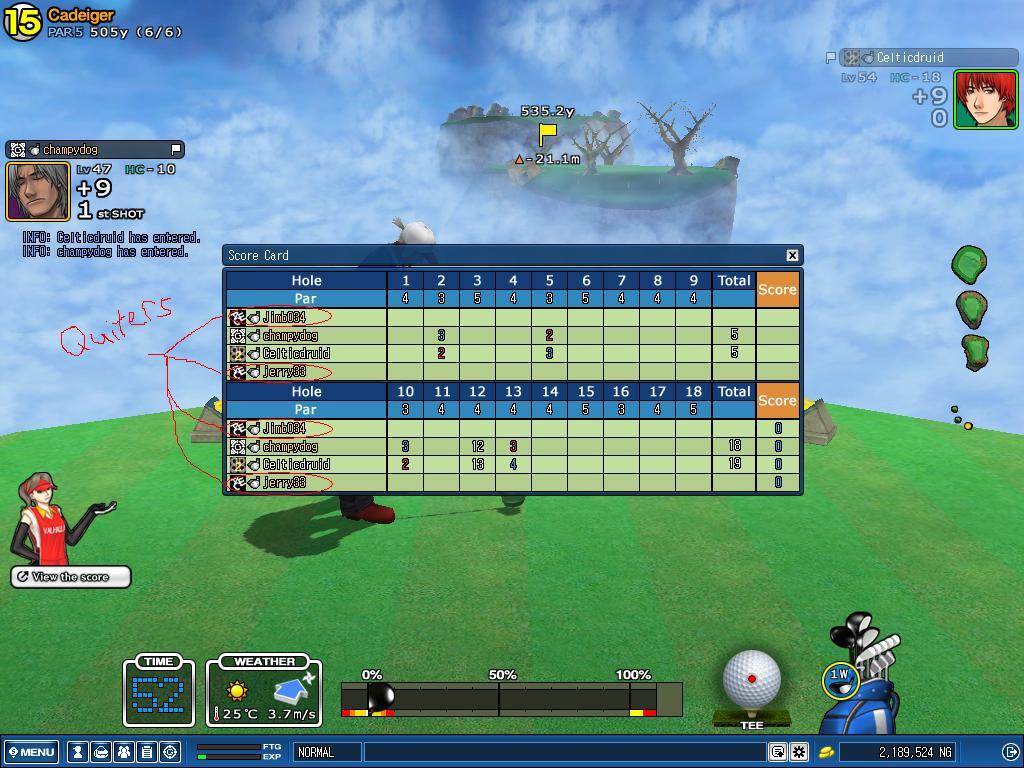Viewport: 1024px width, 768px height.
Task: Click the View the score button
Action: click(71, 577)
